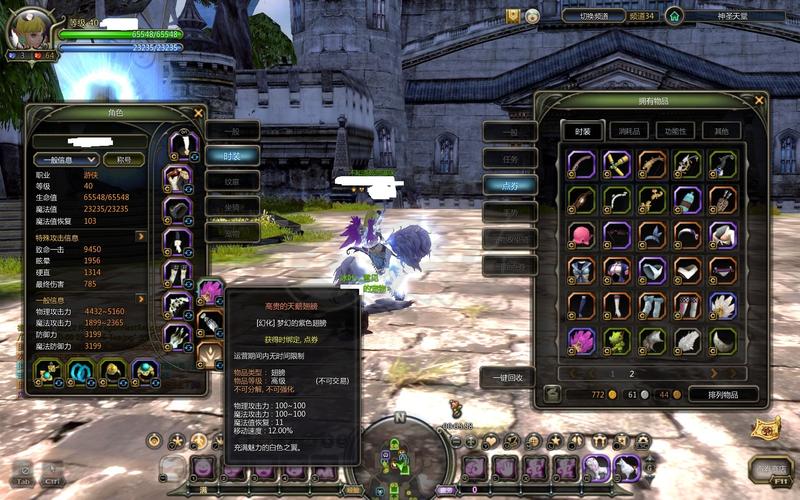Click the 一键回收 recycle button

point(508,377)
